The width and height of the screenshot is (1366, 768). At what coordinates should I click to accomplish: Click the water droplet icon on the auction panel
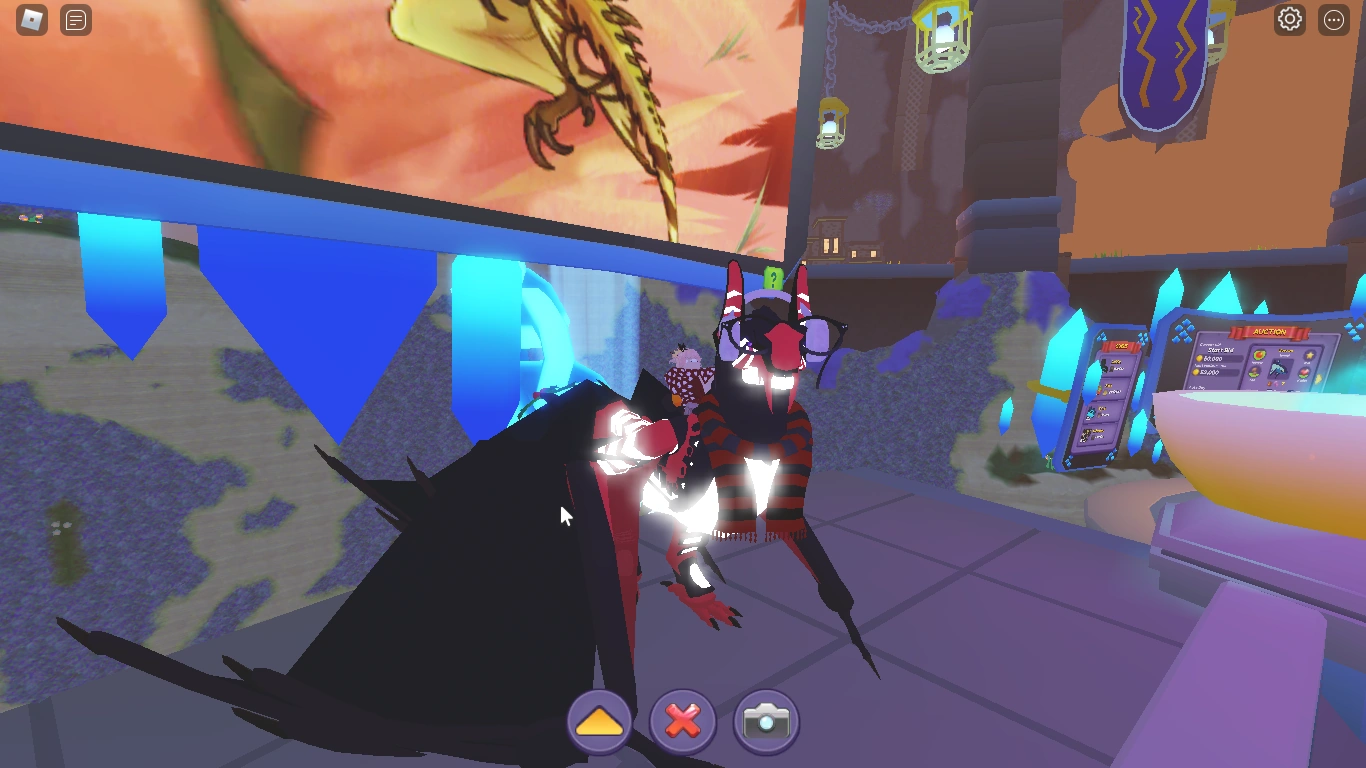tap(1255, 373)
